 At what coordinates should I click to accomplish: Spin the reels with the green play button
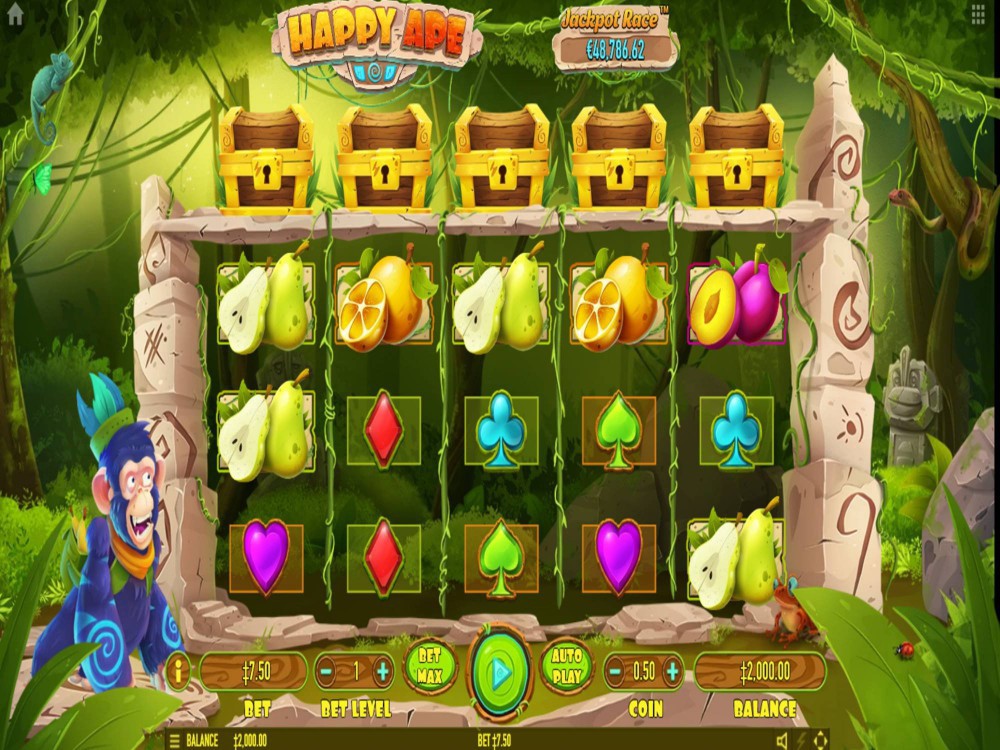click(x=500, y=673)
